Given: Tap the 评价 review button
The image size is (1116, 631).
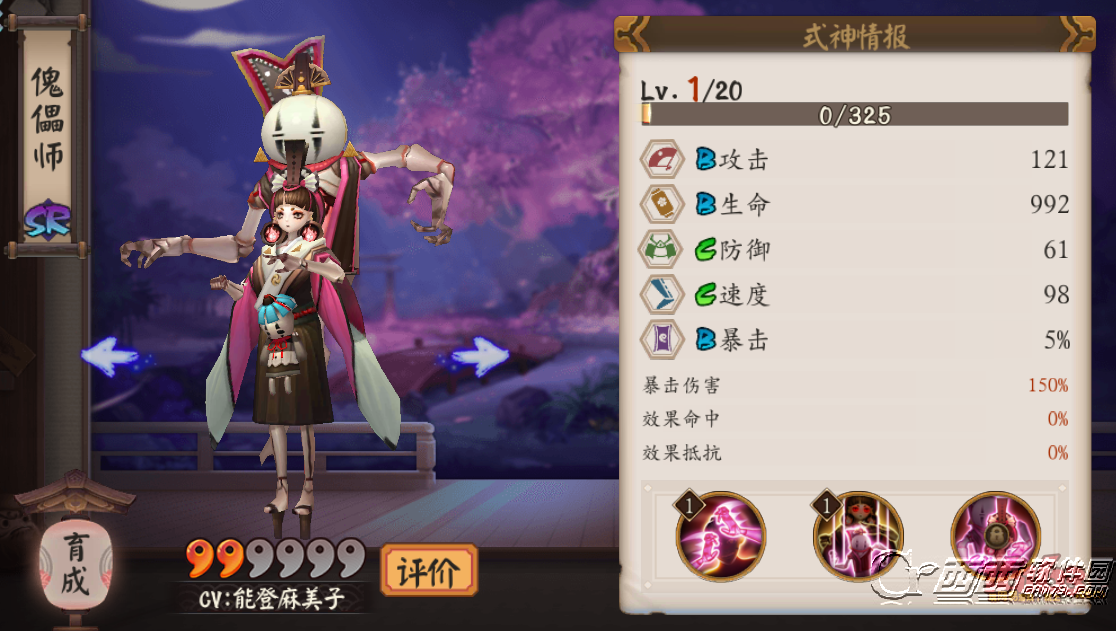Looking at the screenshot, I should (x=429, y=571).
